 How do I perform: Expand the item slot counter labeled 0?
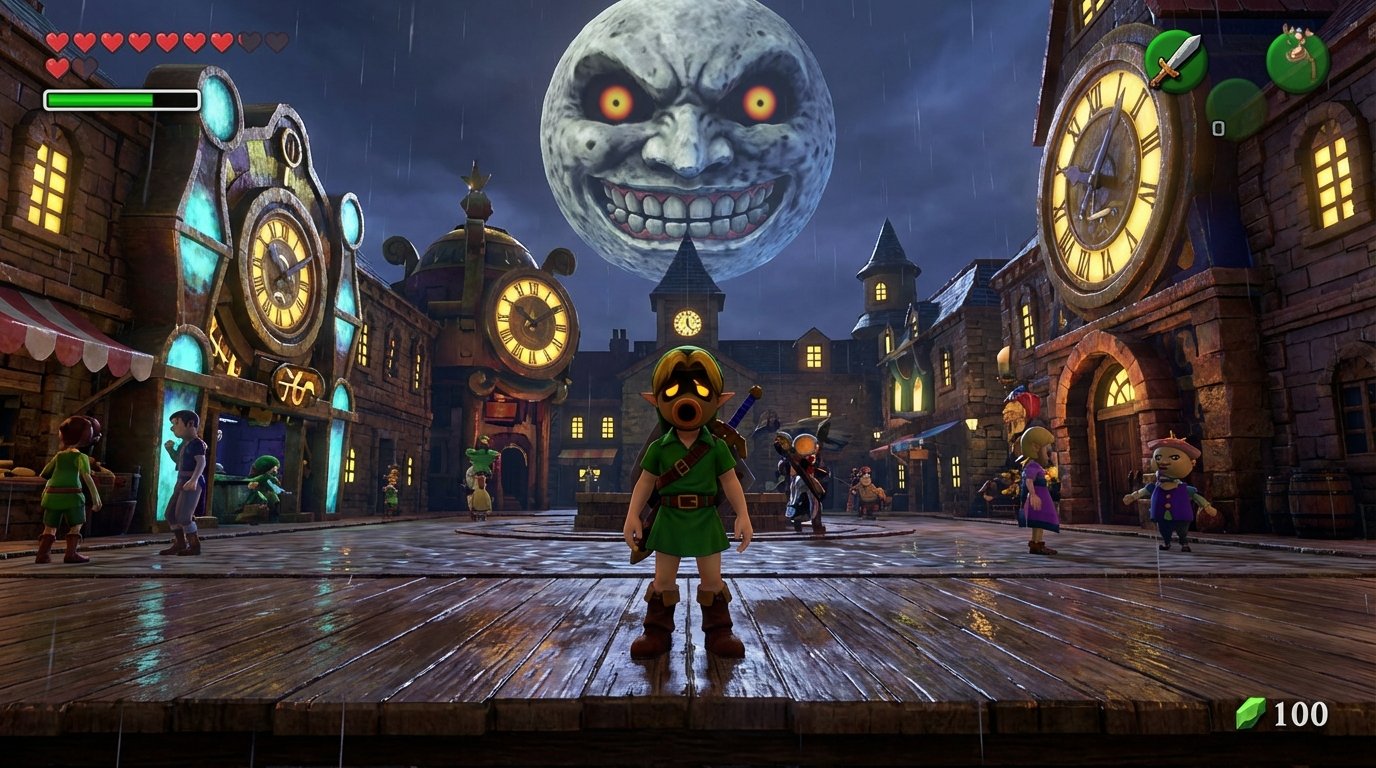[x=1219, y=128]
